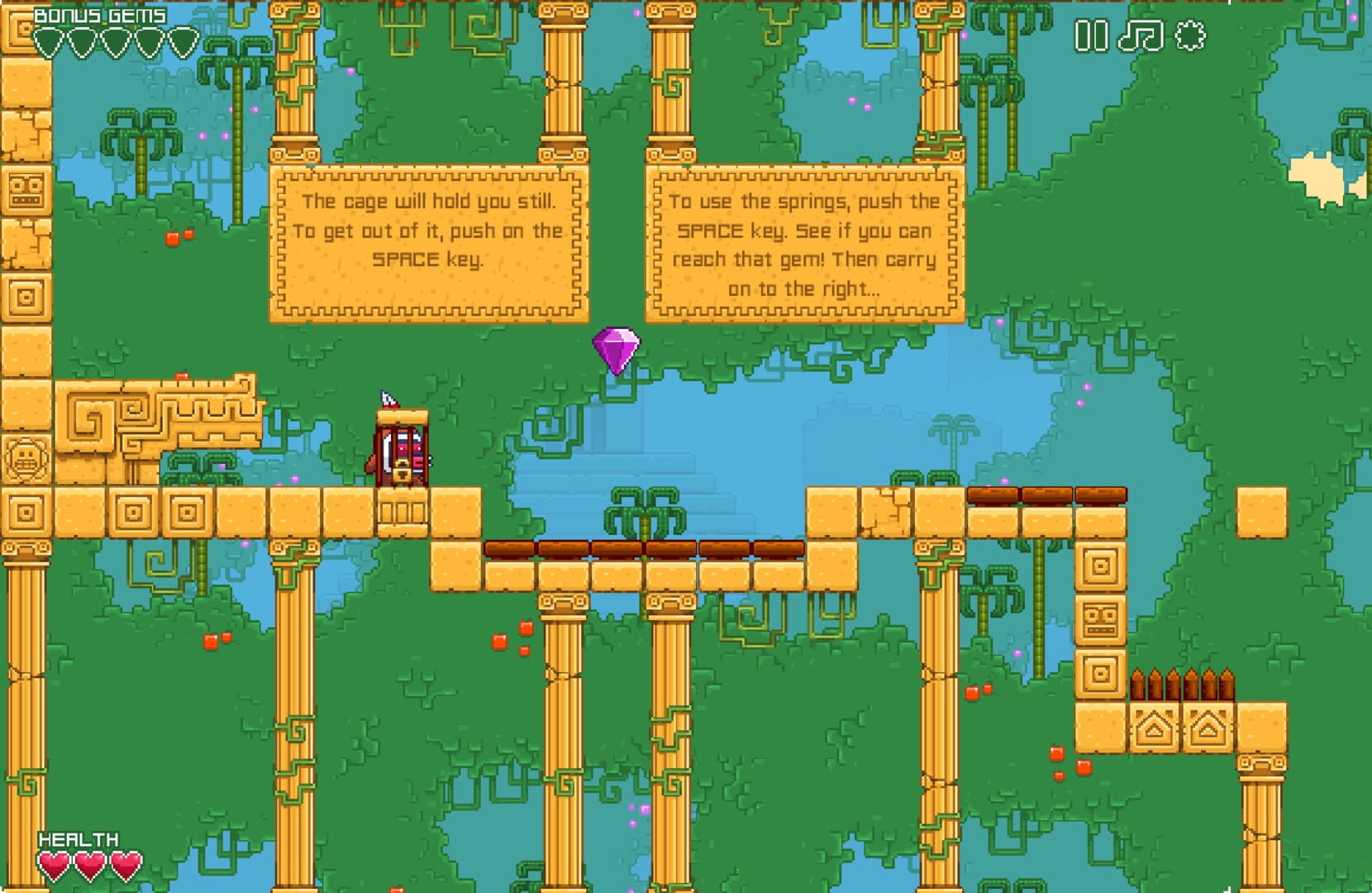
Task: Click the stone face block near the right pillar
Action: [1099, 616]
